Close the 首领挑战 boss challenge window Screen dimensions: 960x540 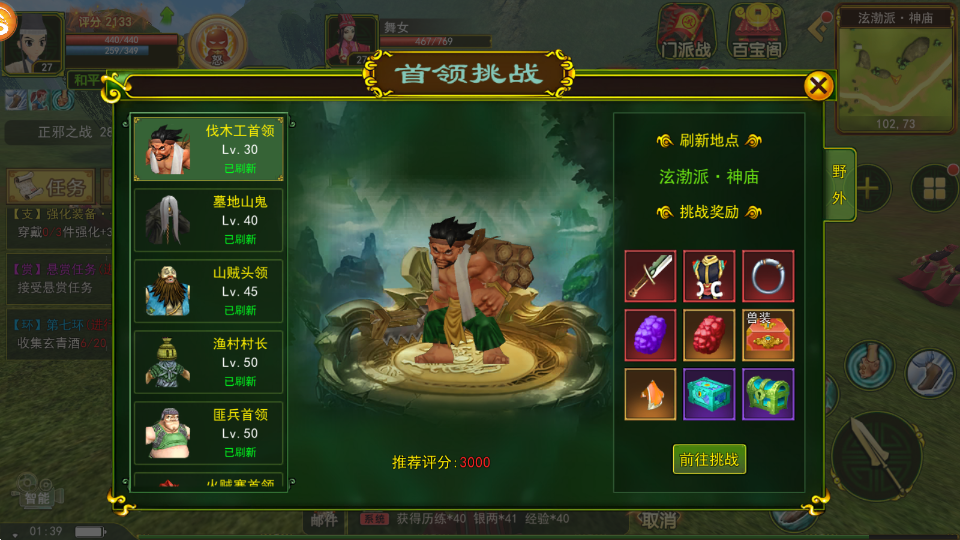818,86
